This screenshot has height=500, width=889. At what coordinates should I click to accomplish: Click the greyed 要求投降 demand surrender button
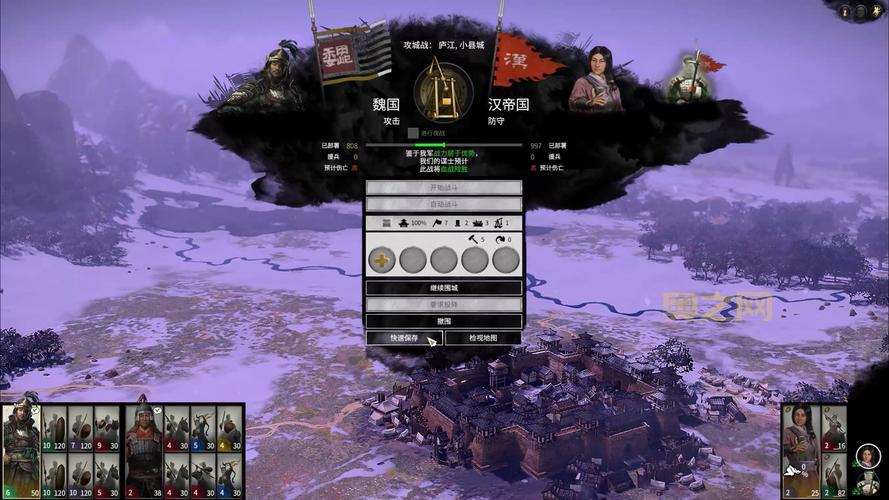click(x=443, y=304)
